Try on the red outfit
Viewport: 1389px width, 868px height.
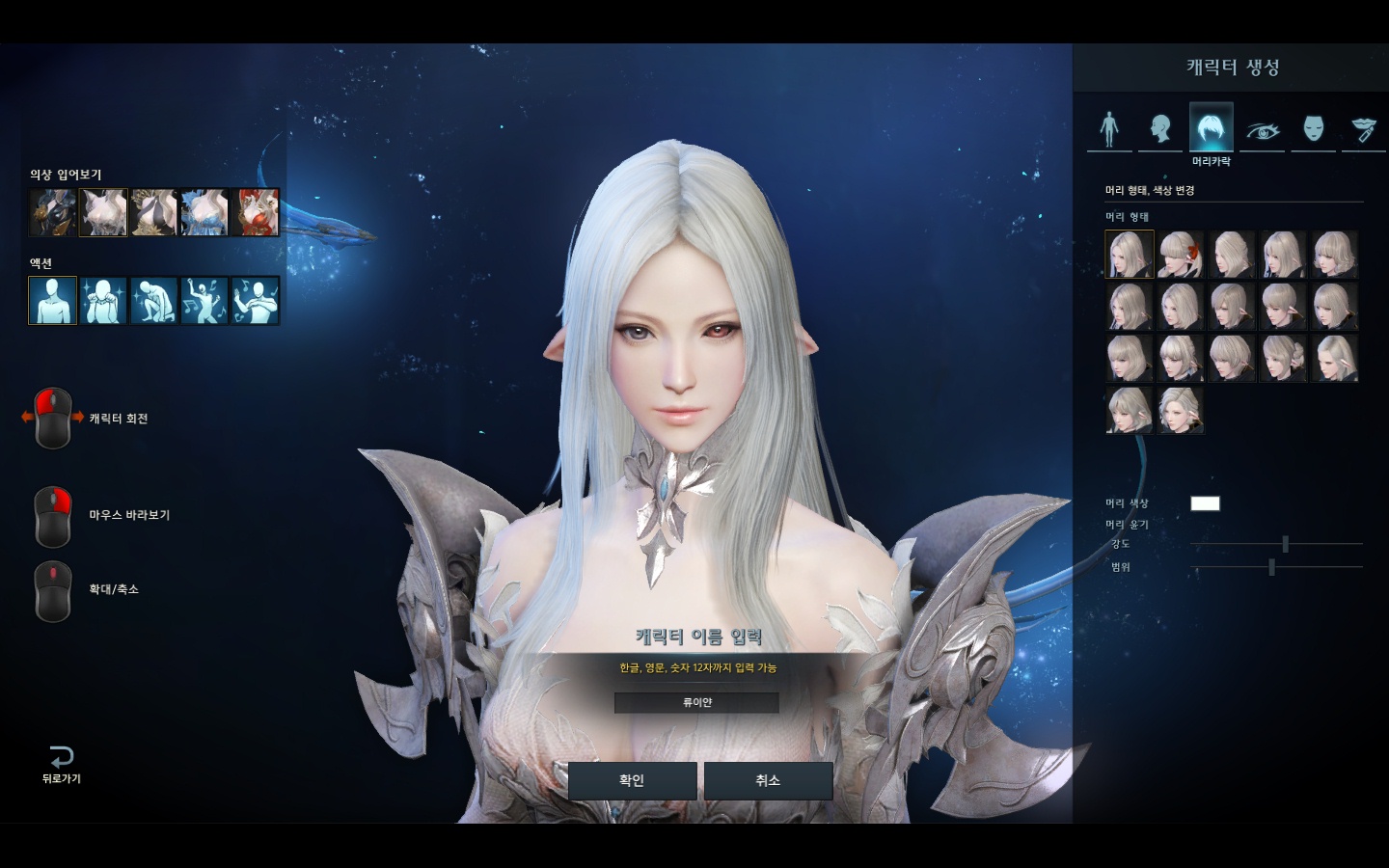256,212
